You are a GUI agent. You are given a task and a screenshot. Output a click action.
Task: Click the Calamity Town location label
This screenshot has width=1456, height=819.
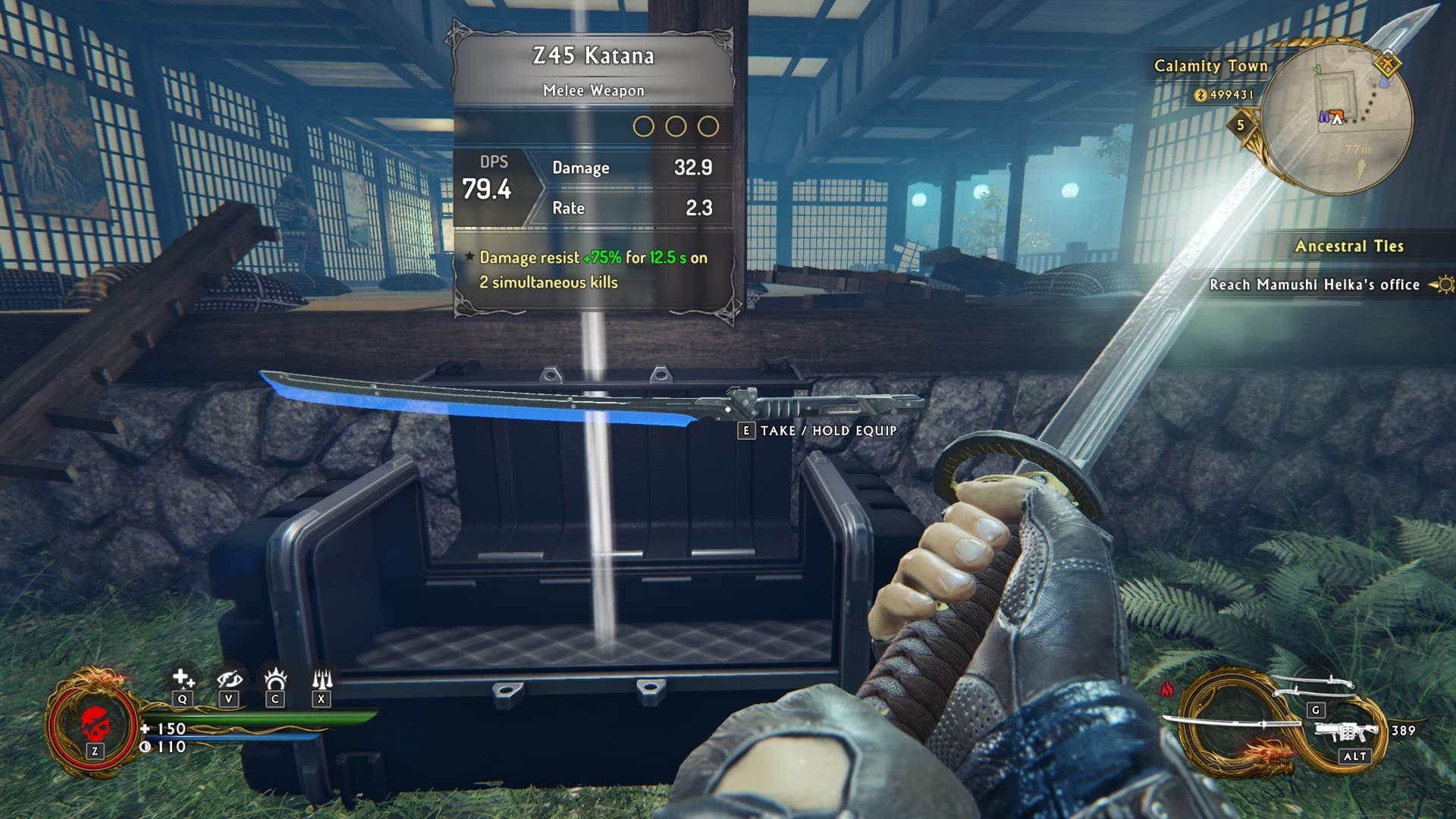point(1210,66)
